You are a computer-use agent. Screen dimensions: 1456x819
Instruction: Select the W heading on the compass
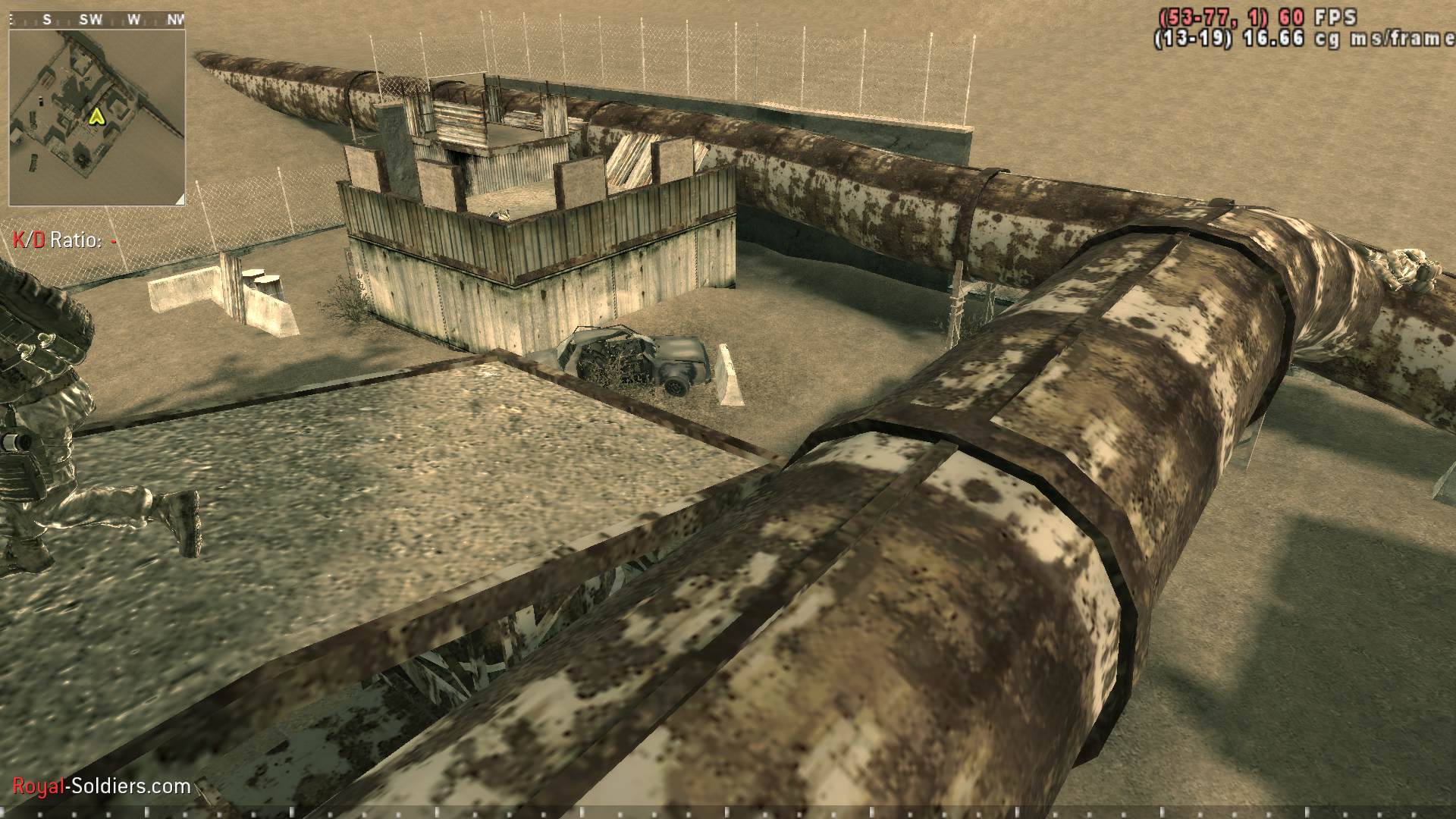[x=133, y=19]
